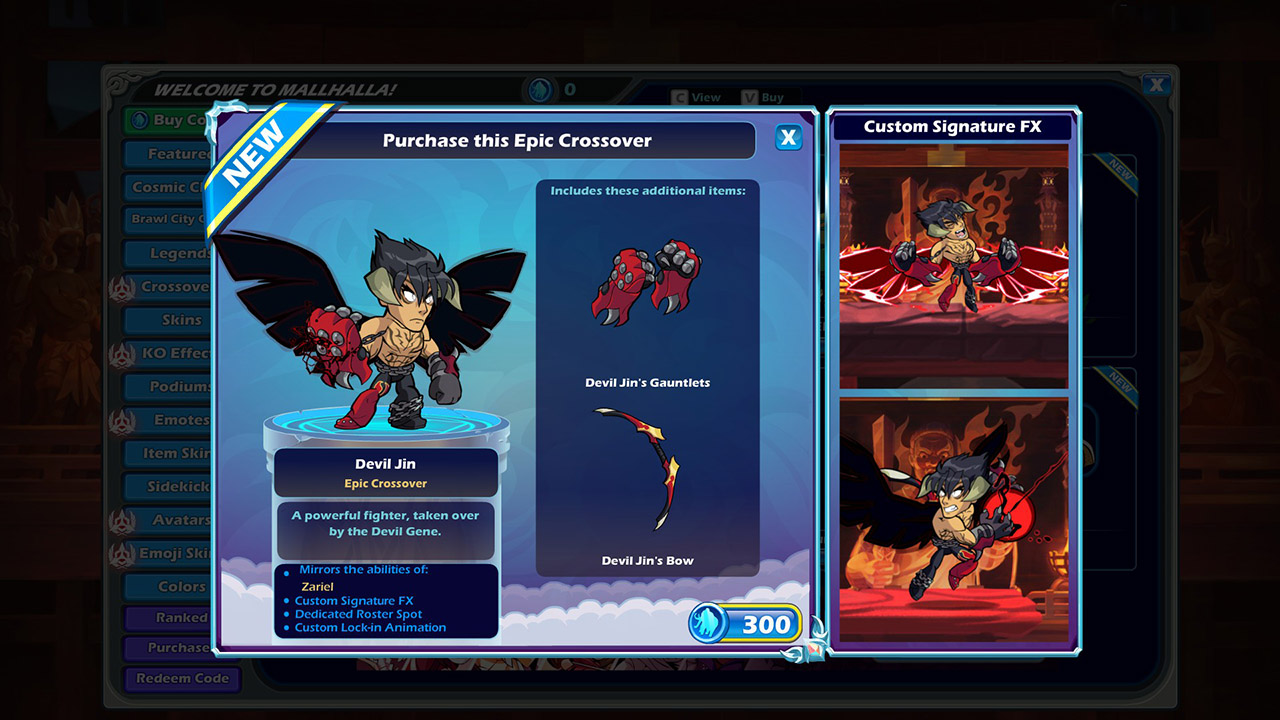1280x720 pixels.
Task: Click the Mammoth Coin balance icon
Action: pos(540,89)
